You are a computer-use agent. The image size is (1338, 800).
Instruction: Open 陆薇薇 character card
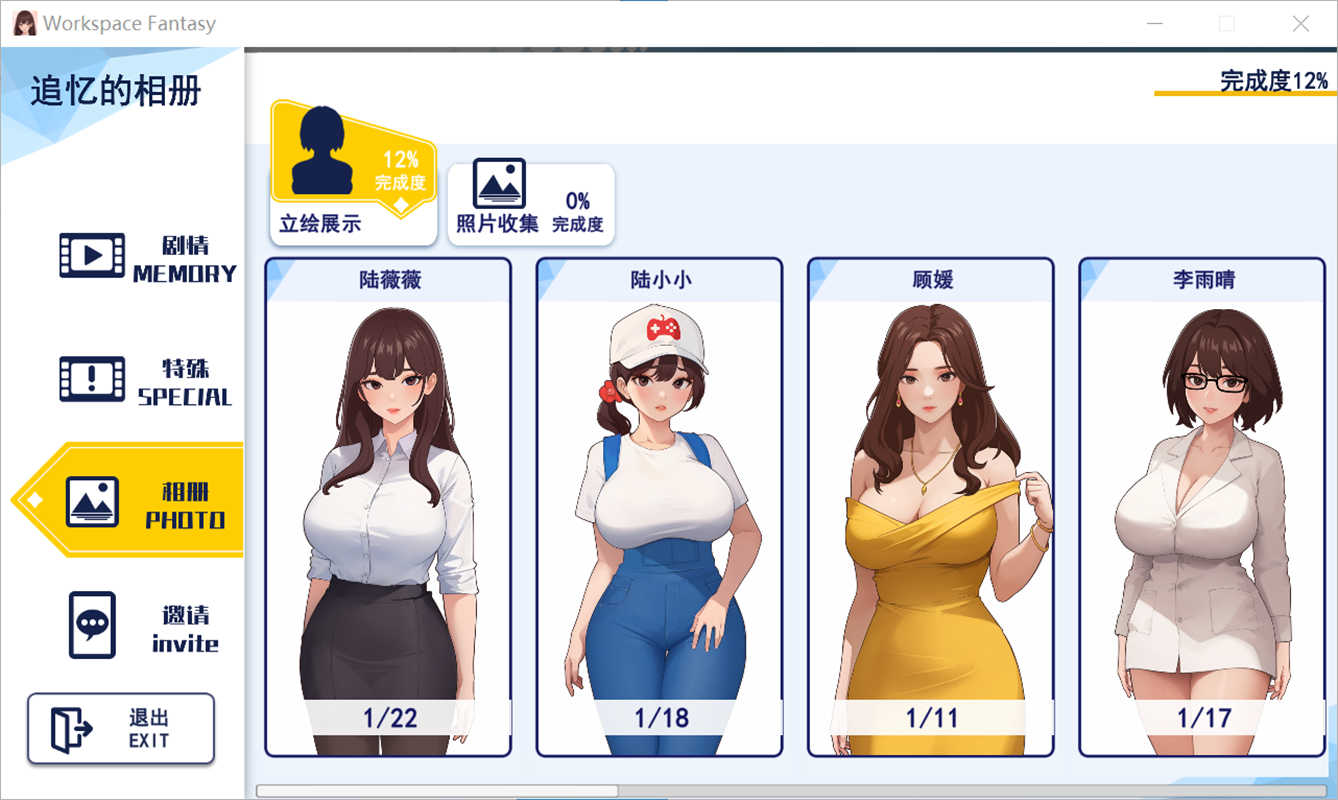click(388, 507)
